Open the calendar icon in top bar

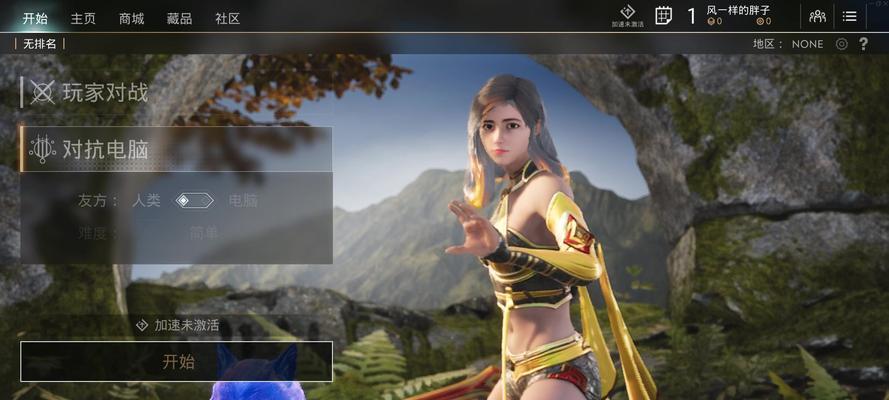click(x=663, y=15)
